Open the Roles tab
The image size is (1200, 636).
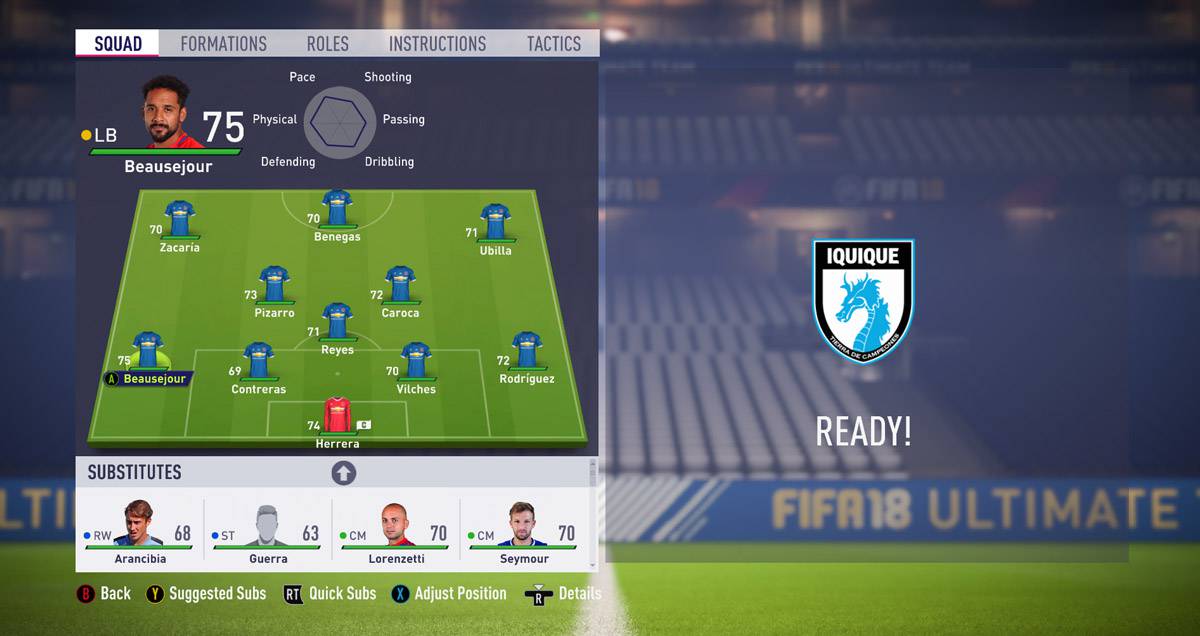coord(327,44)
